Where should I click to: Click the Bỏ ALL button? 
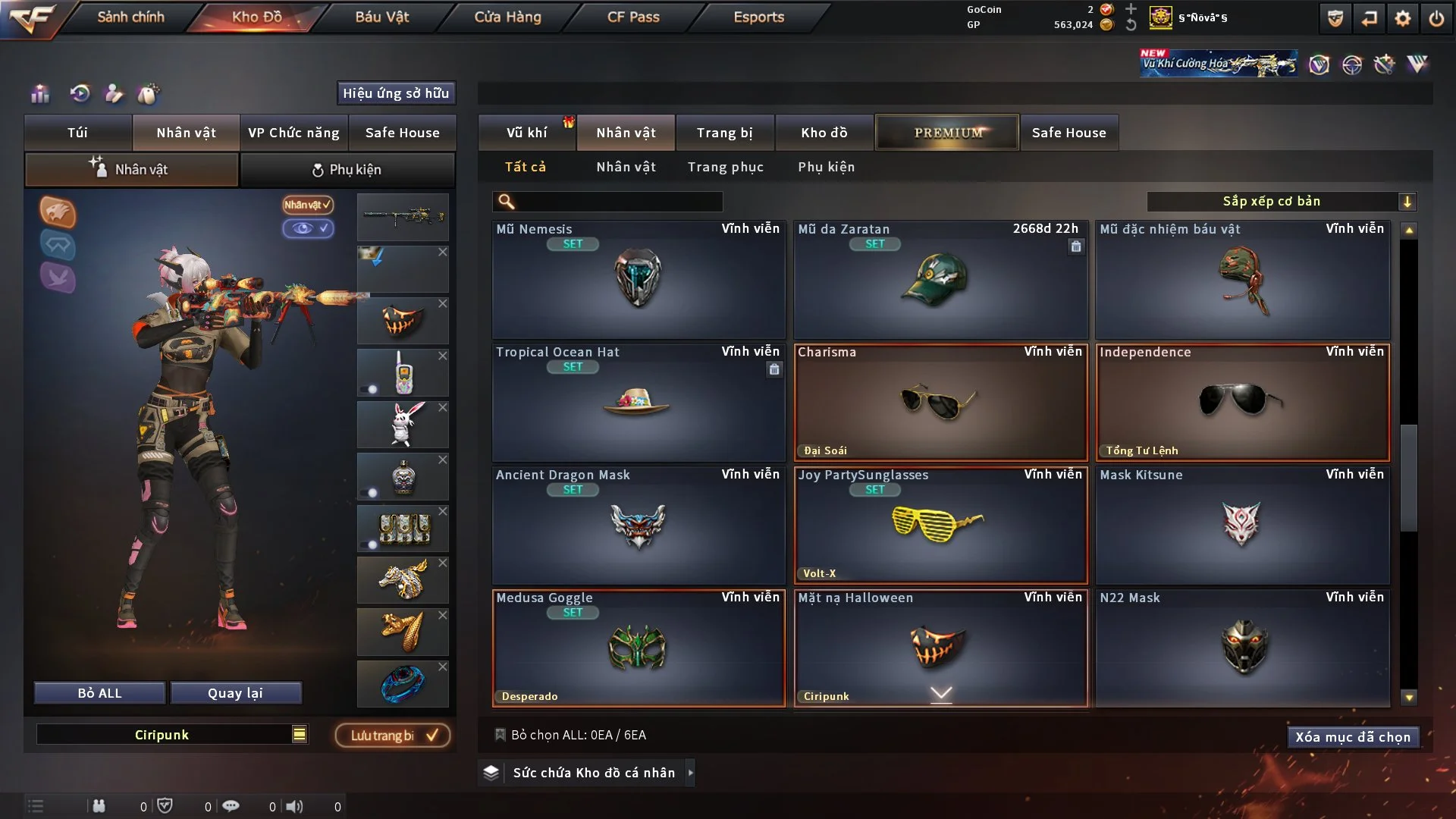pyautogui.click(x=99, y=693)
